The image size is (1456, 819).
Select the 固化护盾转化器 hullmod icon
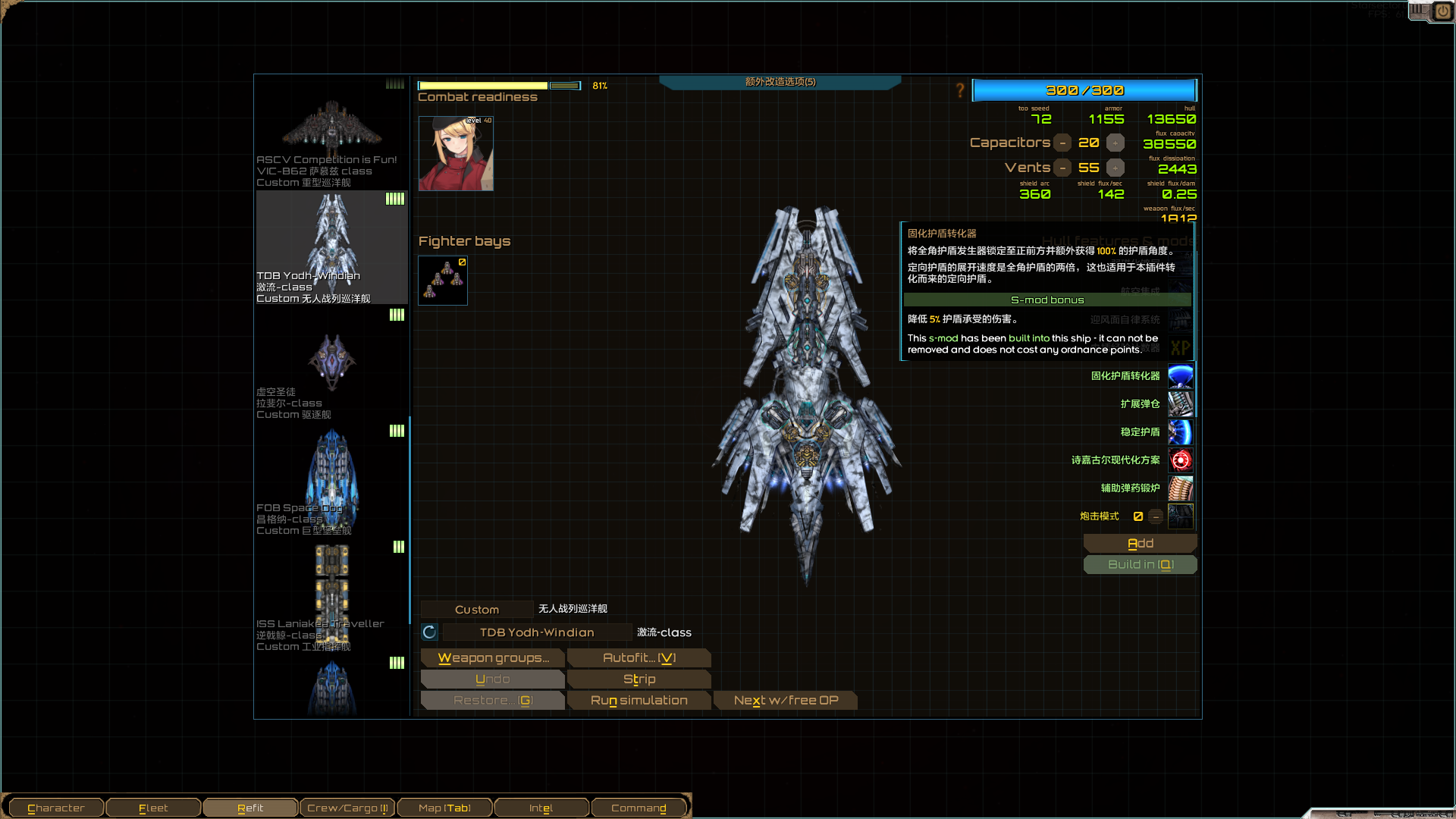pyautogui.click(x=1181, y=376)
